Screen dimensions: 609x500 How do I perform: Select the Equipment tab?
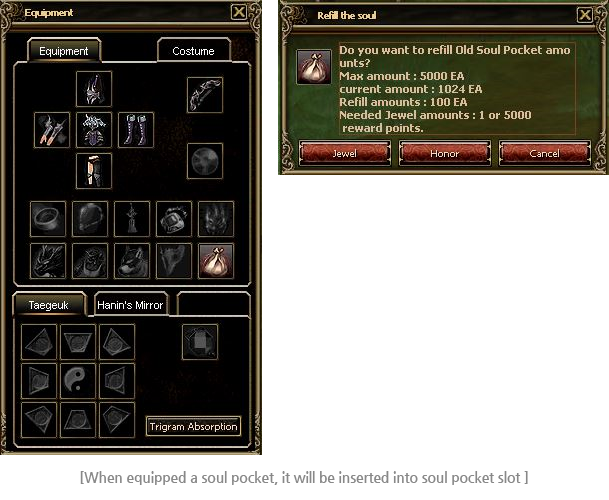pos(63,51)
